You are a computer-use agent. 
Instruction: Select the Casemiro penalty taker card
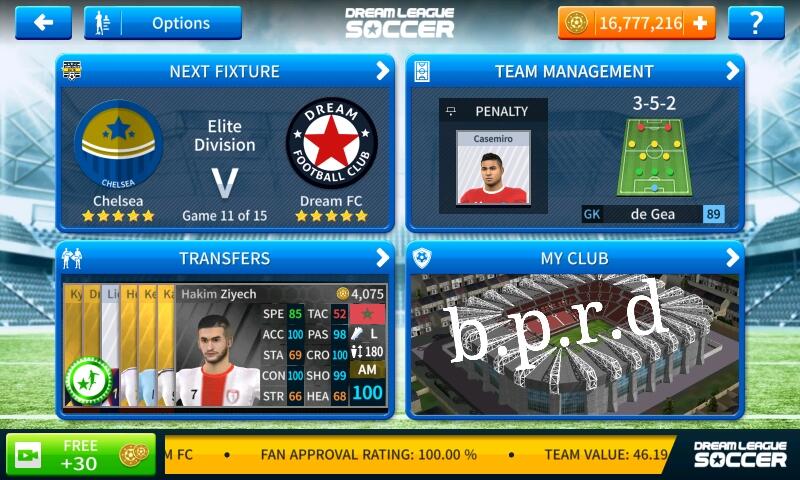click(493, 166)
